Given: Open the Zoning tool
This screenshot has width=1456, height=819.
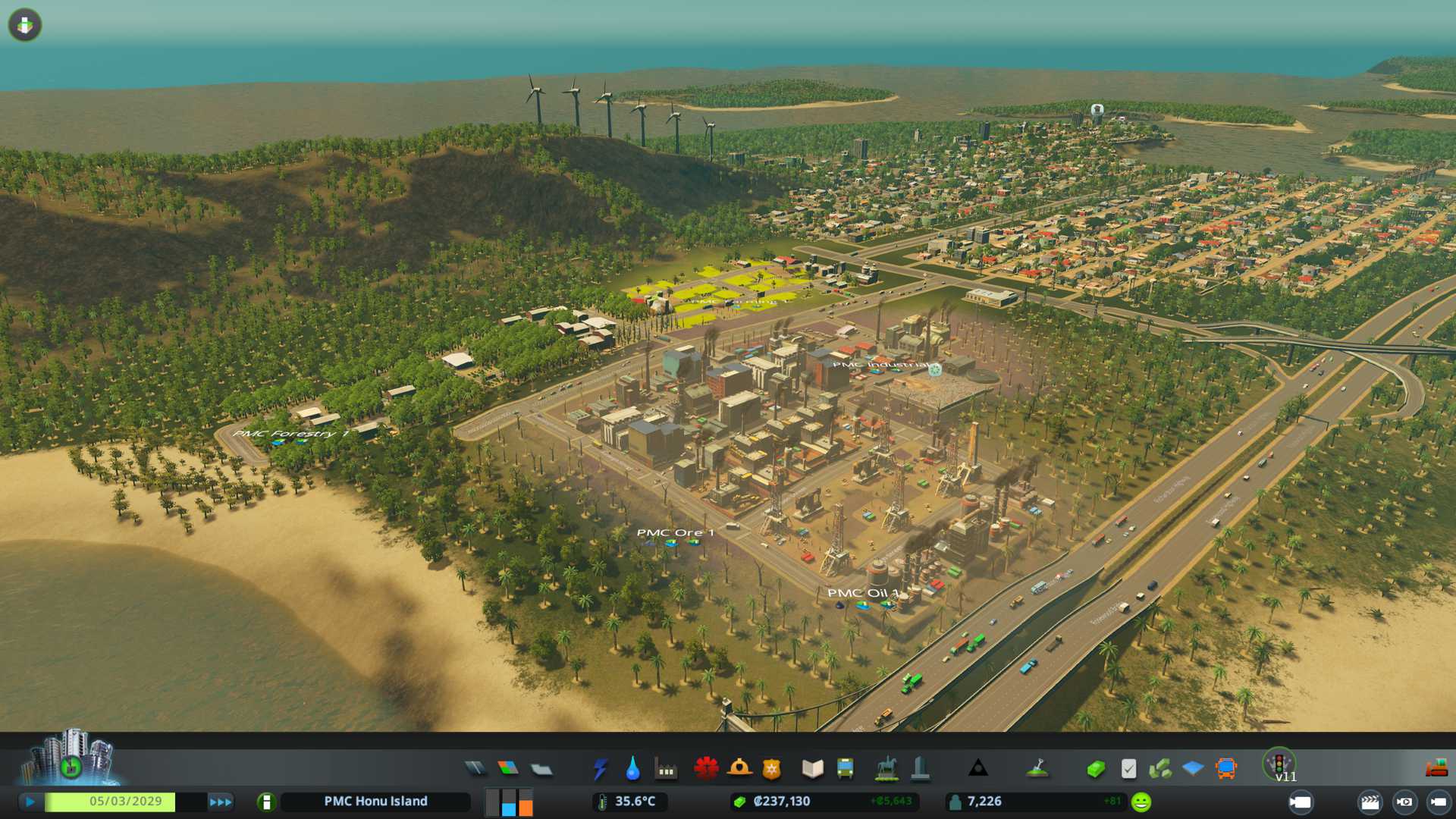Looking at the screenshot, I should point(508,769).
